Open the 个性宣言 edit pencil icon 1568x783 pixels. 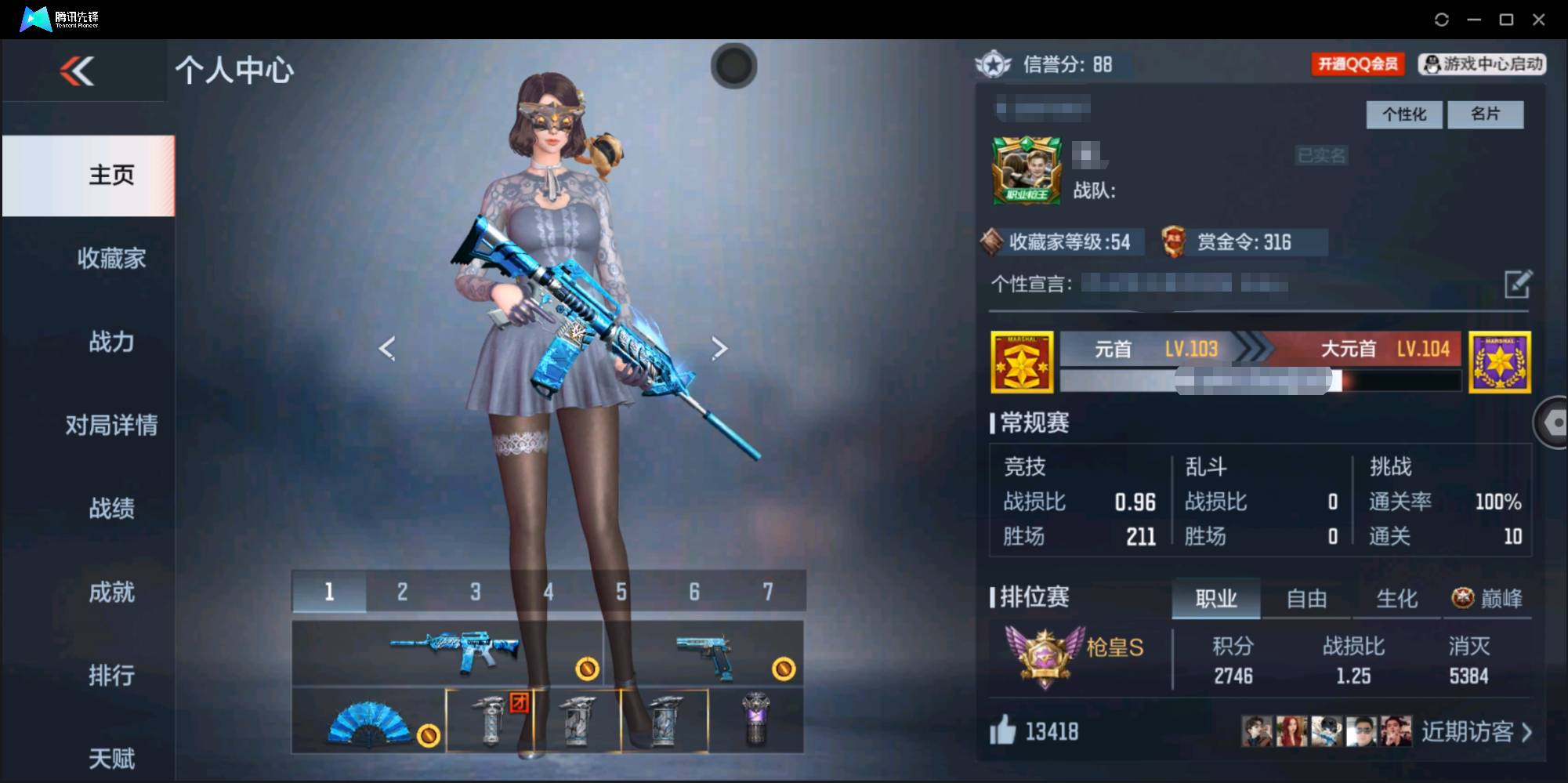[1519, 283]
